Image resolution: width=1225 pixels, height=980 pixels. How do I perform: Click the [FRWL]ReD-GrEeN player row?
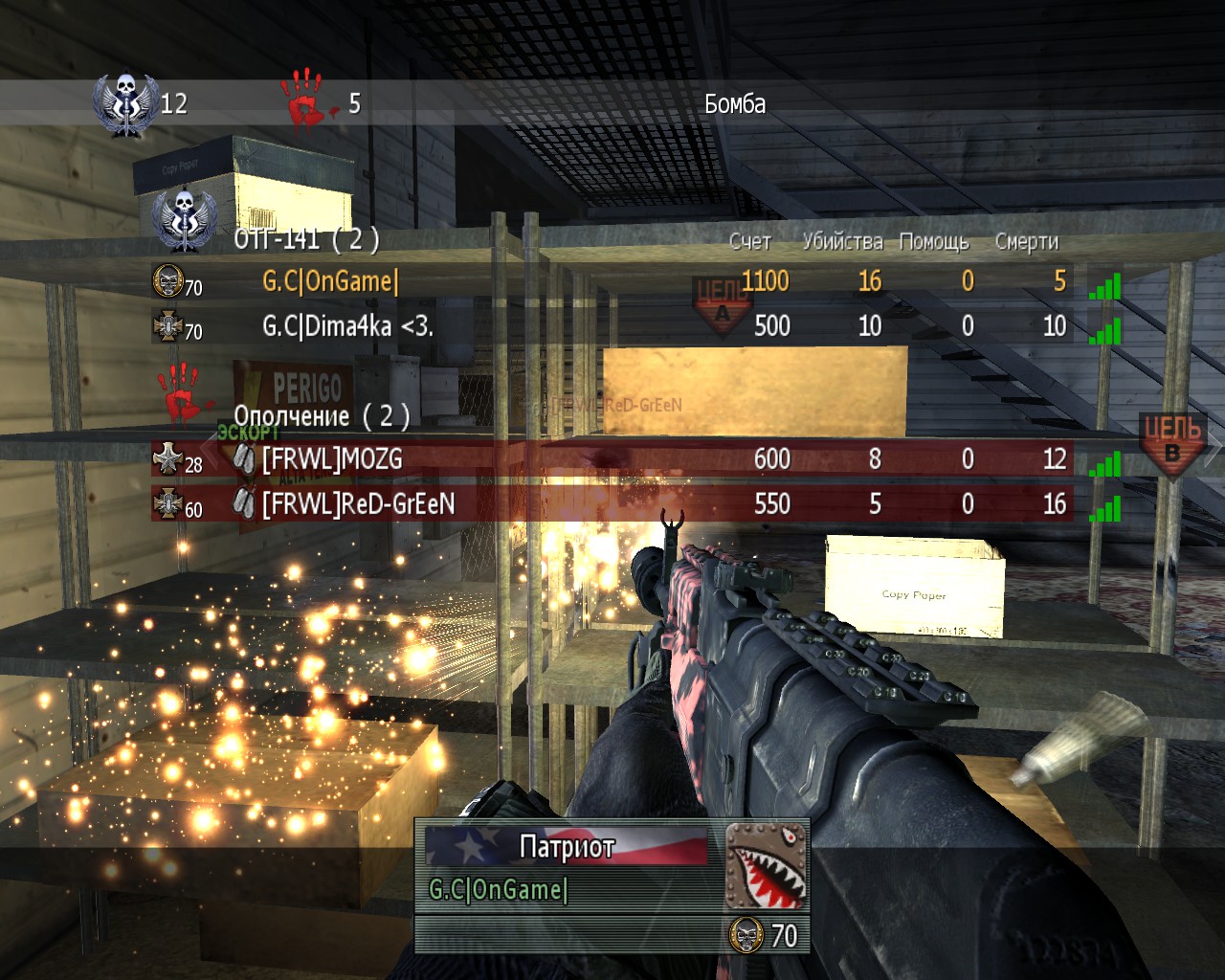click(612, 503)
